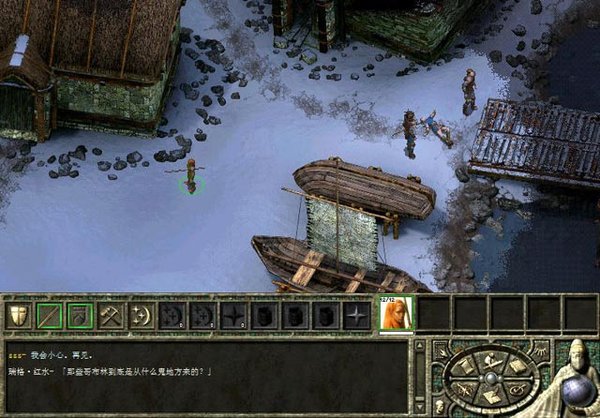Viewport: 600px width, 418px height.
Task: Open the lower-right segment of the oval menu
Action: pos(517,390)
